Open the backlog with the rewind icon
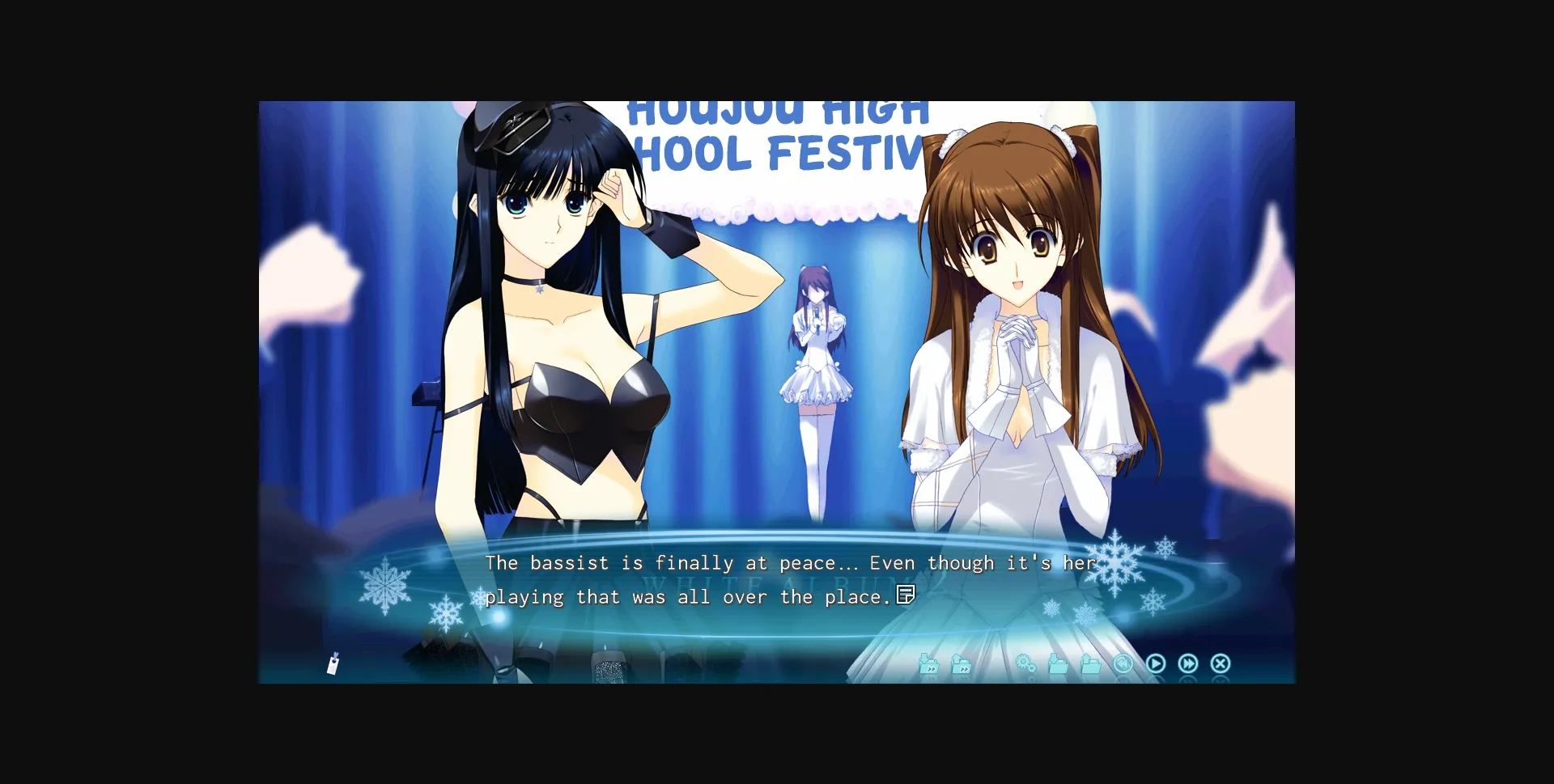 1123,663
